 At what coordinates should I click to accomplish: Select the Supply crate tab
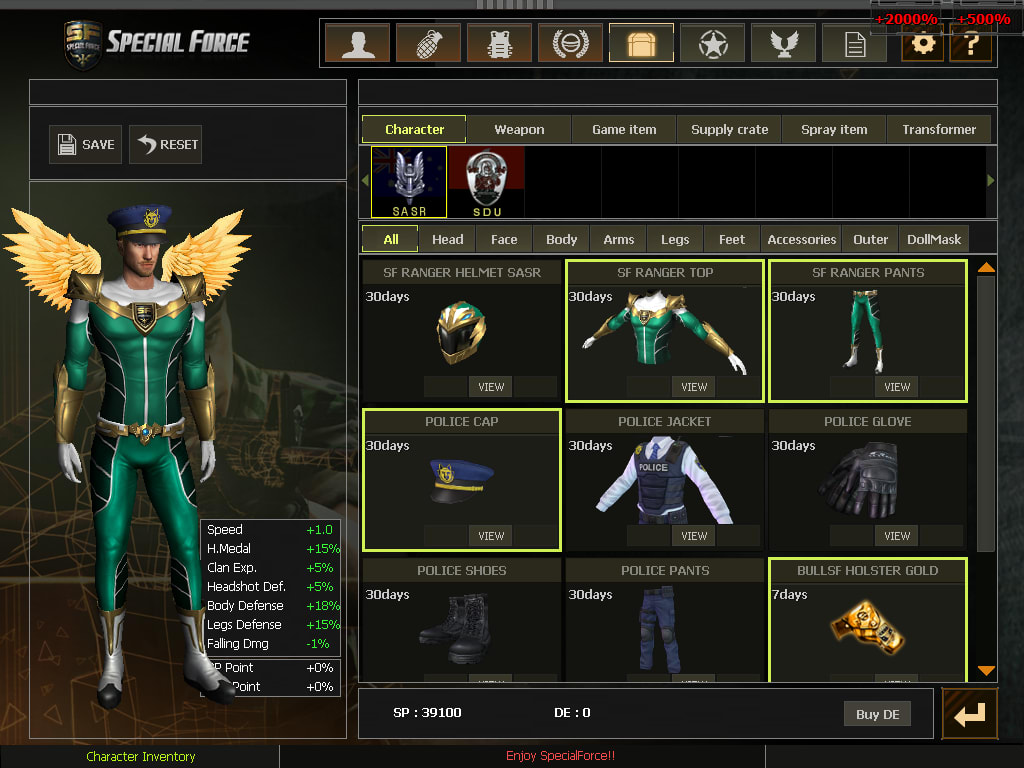(730, 129)
